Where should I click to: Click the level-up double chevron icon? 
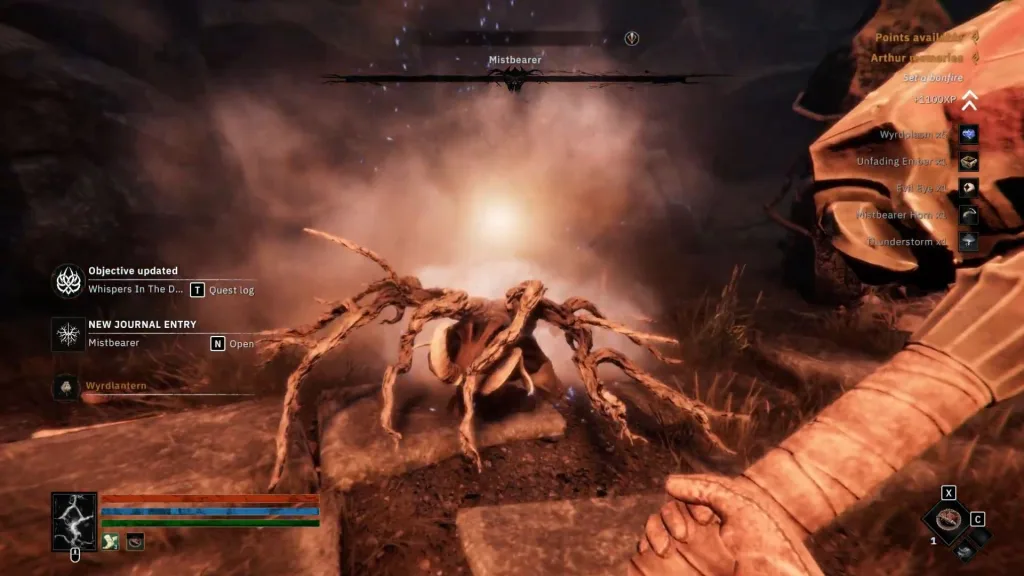[x=968, y=100]
